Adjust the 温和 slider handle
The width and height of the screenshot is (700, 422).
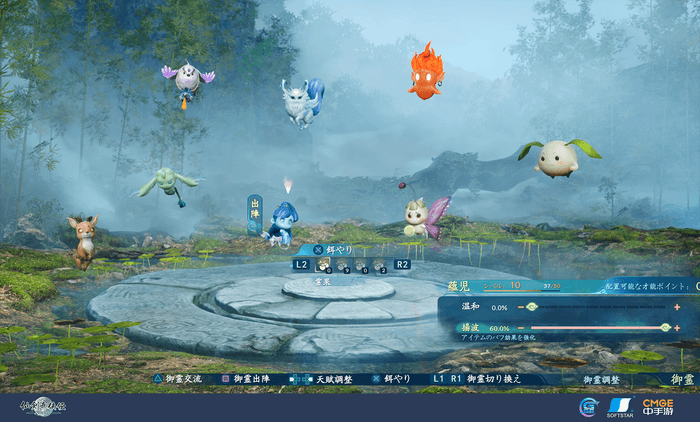tap(532, 306)
